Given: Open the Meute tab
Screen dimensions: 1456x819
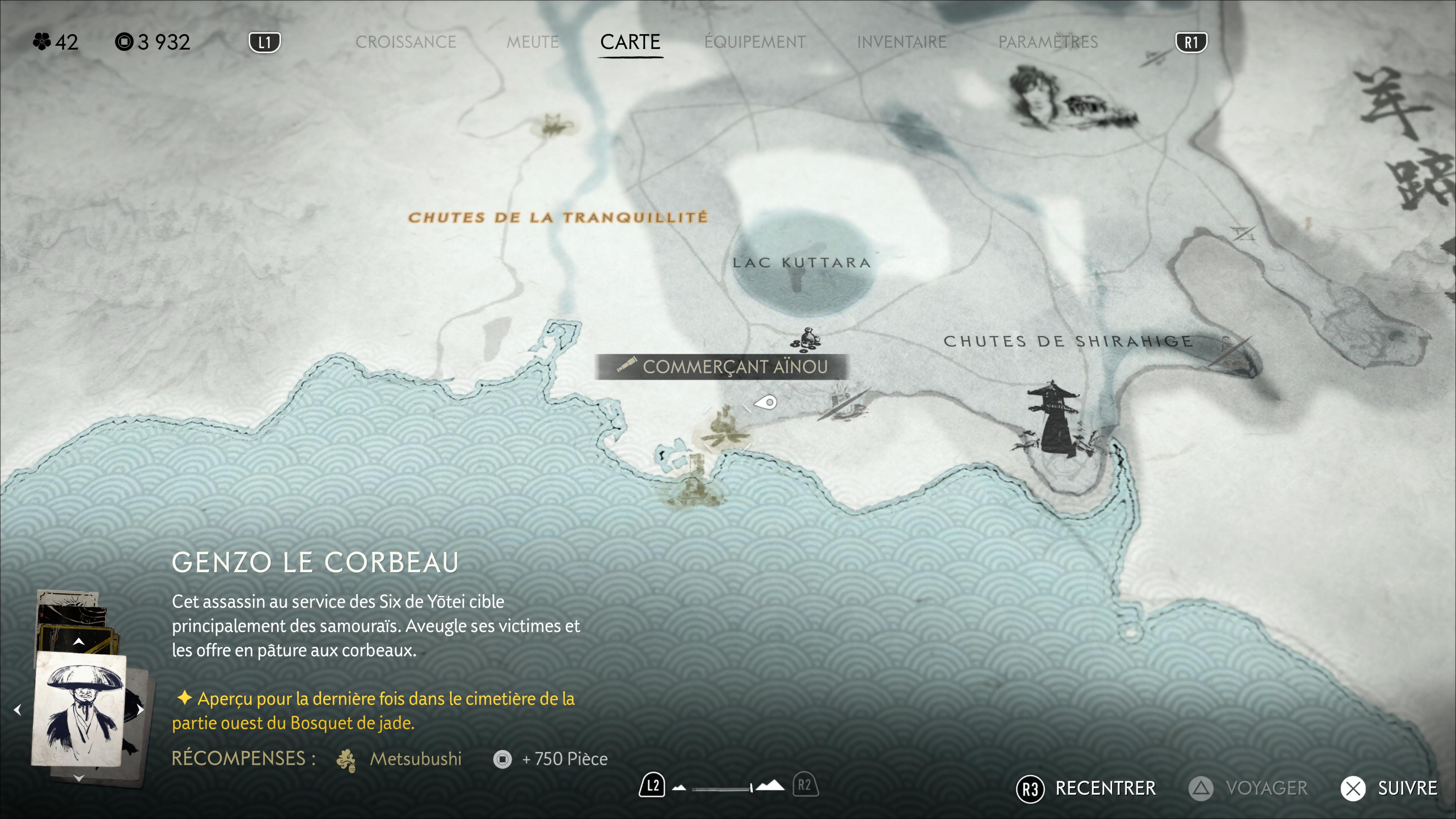Looking at the screenshot, I should coord(532,42).
